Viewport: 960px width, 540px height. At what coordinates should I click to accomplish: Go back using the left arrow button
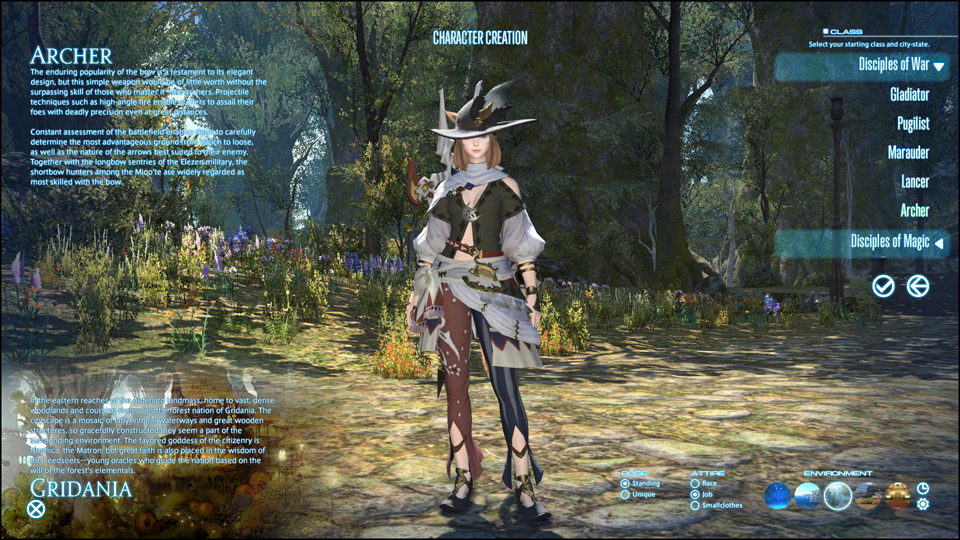(917, 287)
